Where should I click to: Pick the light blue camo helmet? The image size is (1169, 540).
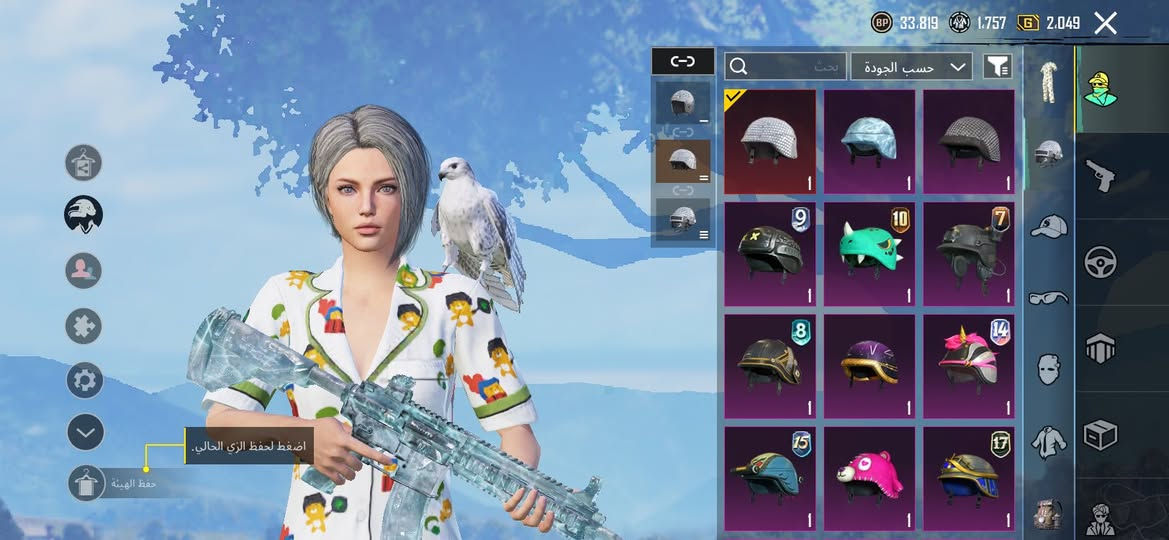(869, 141)
